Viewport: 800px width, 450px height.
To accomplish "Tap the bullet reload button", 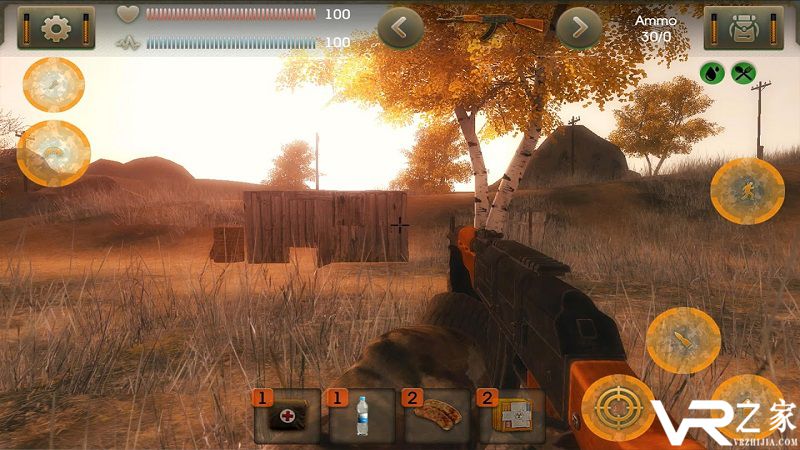I will [x=683, y=340].
